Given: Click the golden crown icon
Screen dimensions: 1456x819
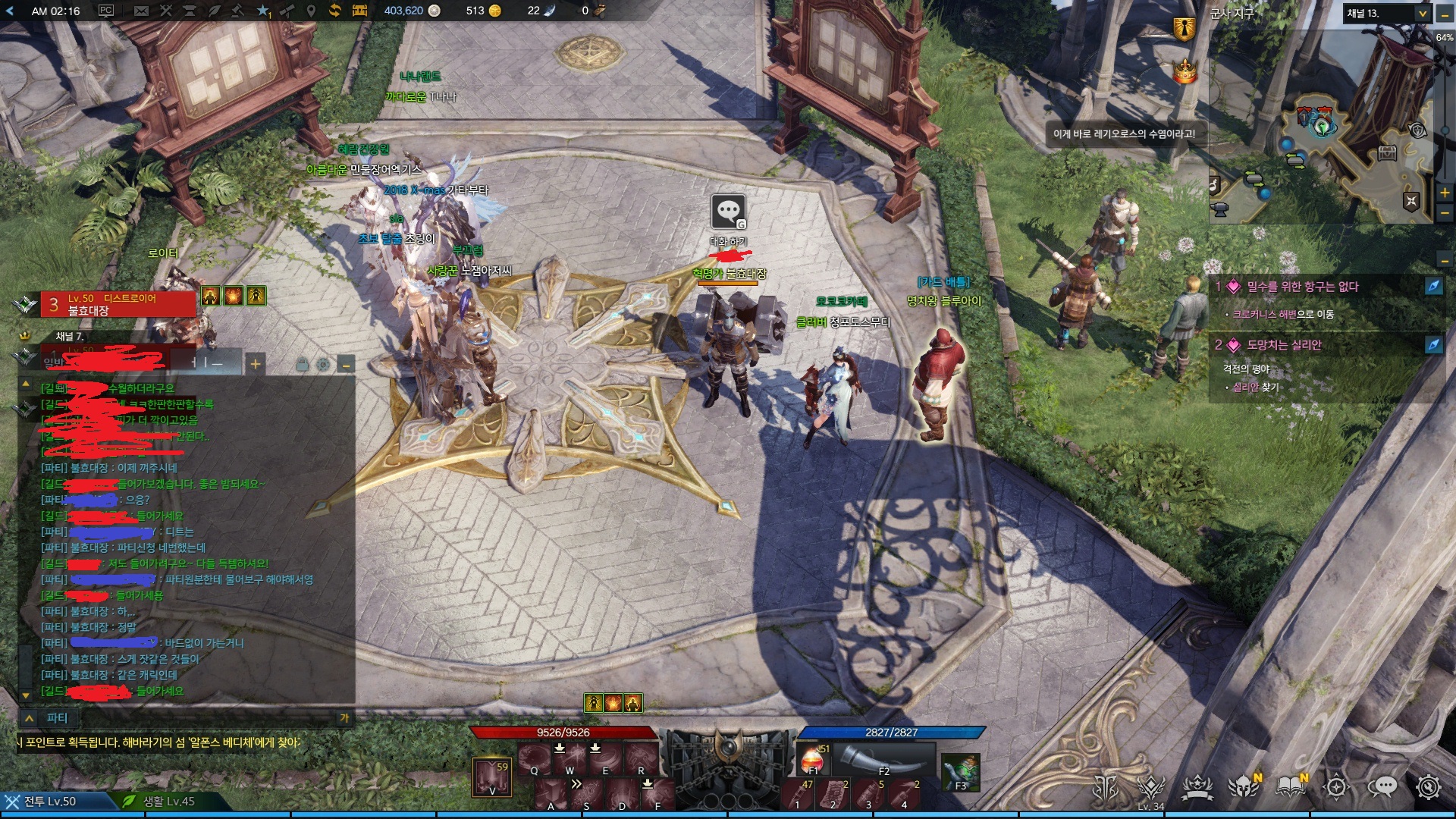Looking at the screenshot, I should coord(1184,72).
